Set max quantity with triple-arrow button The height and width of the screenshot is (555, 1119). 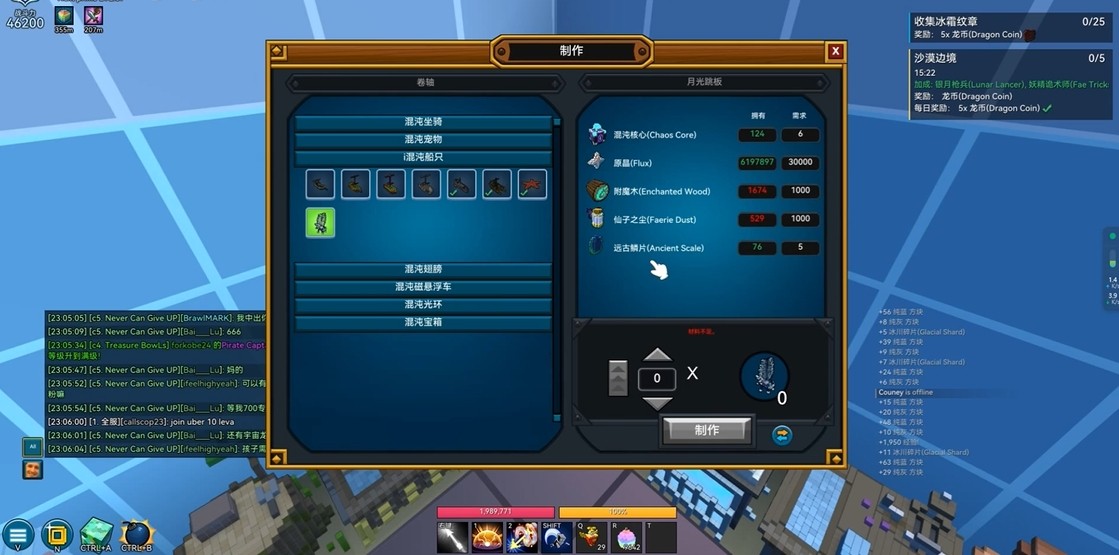click(618, 378)
